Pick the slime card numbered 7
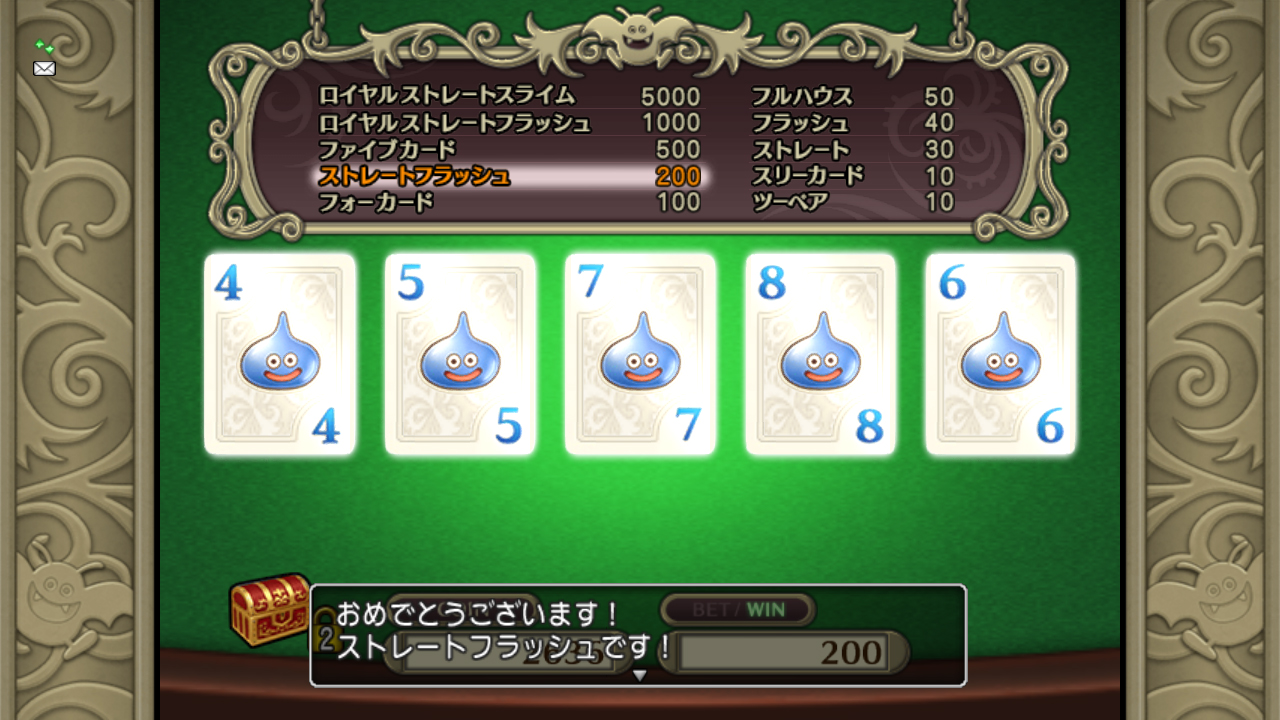1280x720 pixels. (x=640, y=354)
